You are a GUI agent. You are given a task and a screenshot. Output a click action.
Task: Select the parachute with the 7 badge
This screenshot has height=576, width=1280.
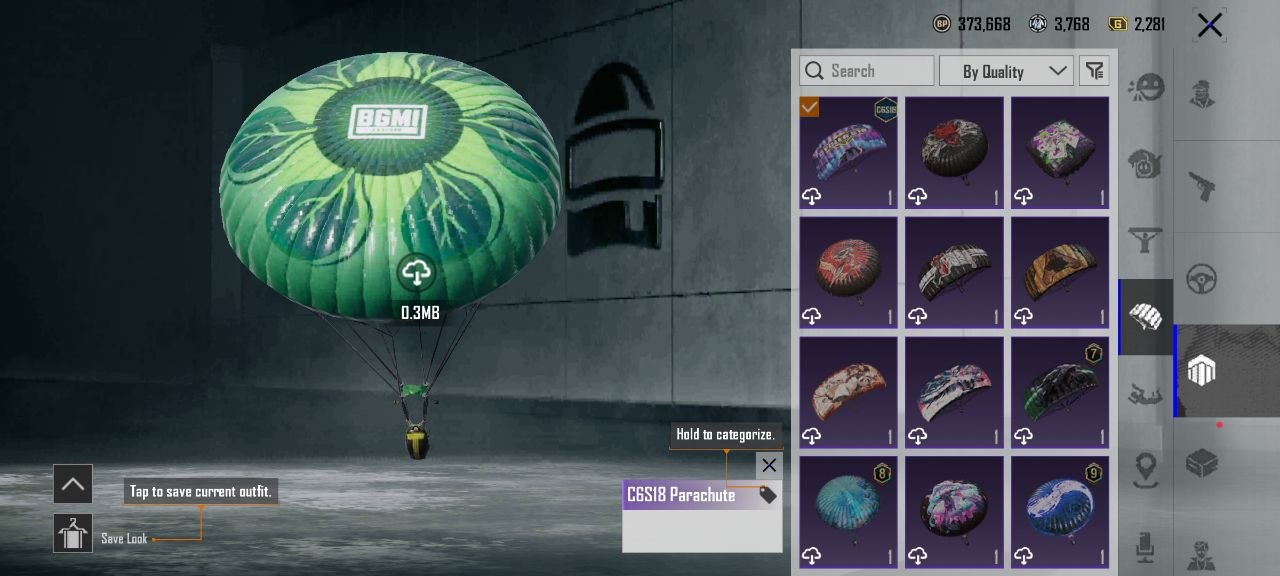pos(1060,392)
